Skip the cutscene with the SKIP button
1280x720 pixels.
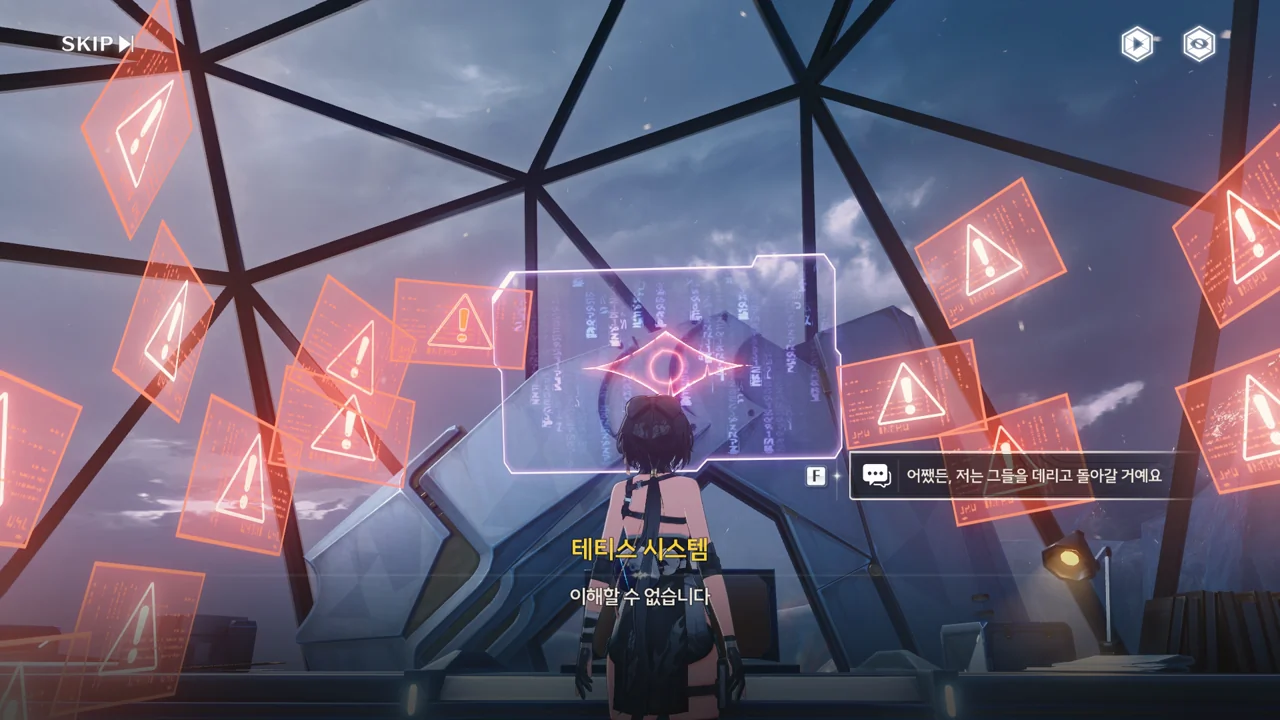point(97,44)
